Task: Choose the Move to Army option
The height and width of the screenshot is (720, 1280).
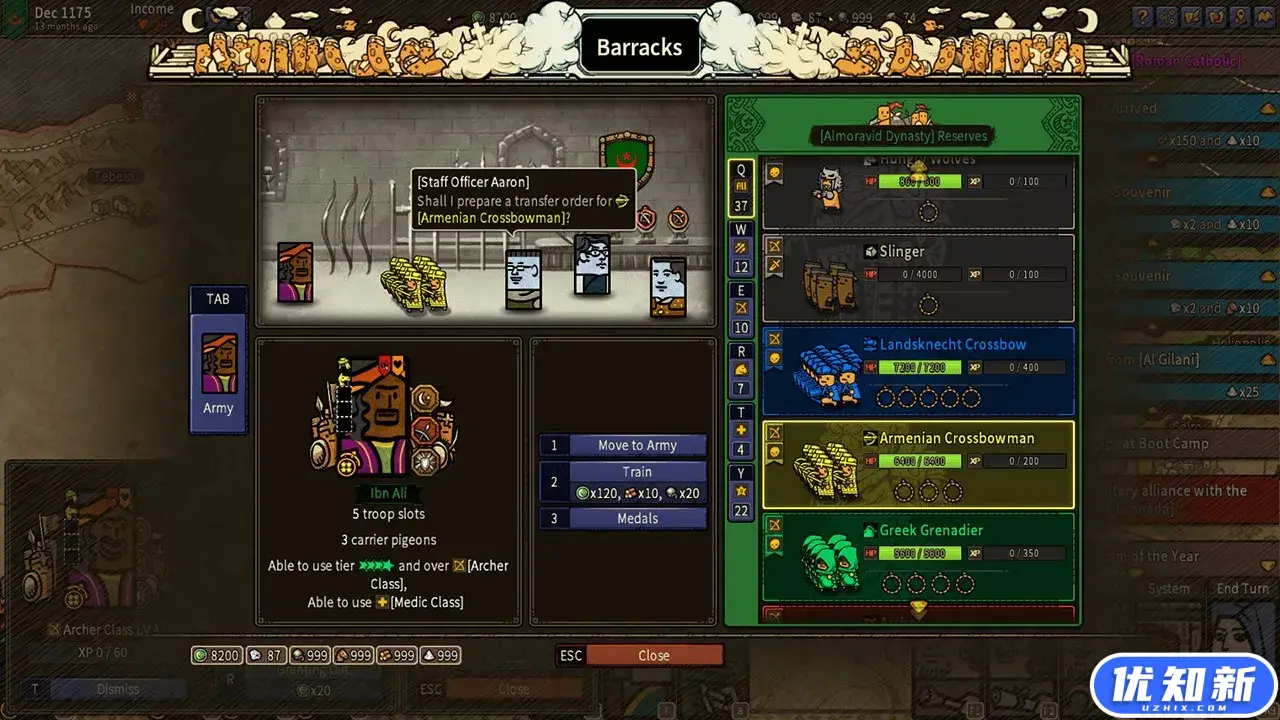Action: click(637, 446)
